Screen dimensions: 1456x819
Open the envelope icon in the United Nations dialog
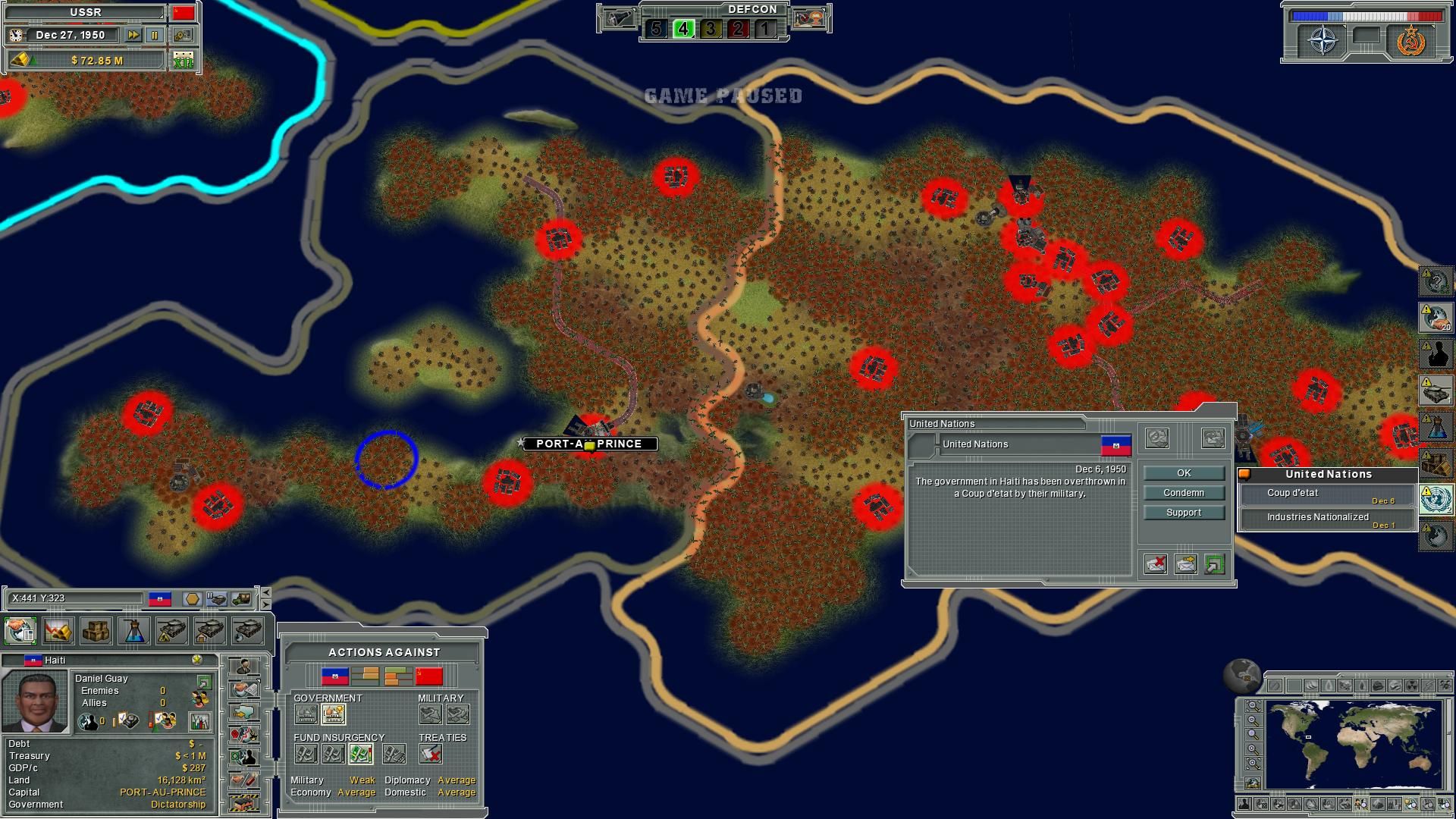pyautogui.click(x=1186, y=565)
